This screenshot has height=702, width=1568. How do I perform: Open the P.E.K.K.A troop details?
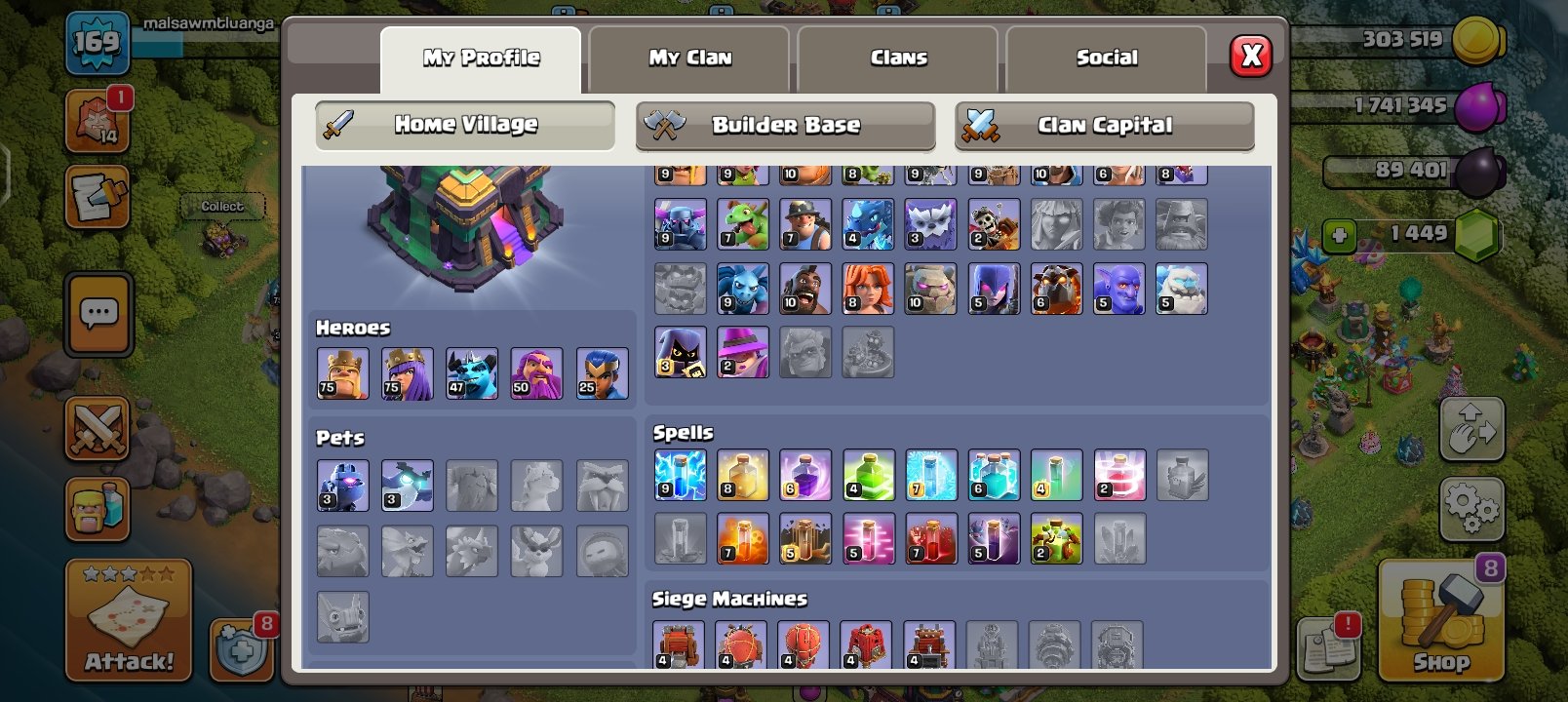[x=680, y=223]
